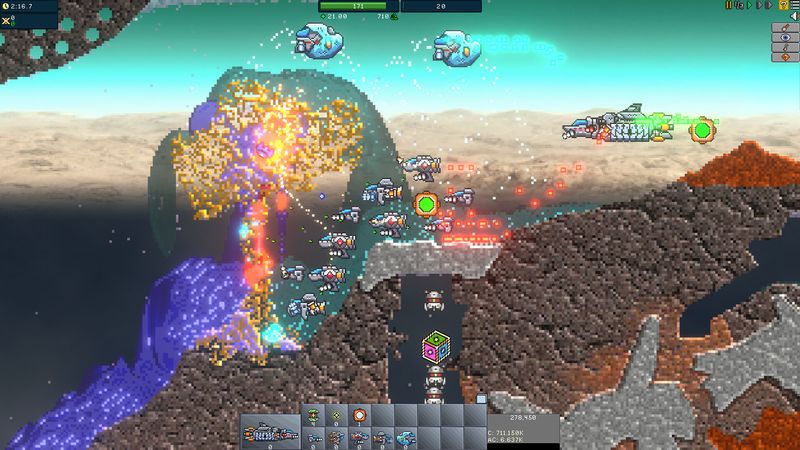
Task: Pause the game with the pause button
Action: tap(729, 5)
